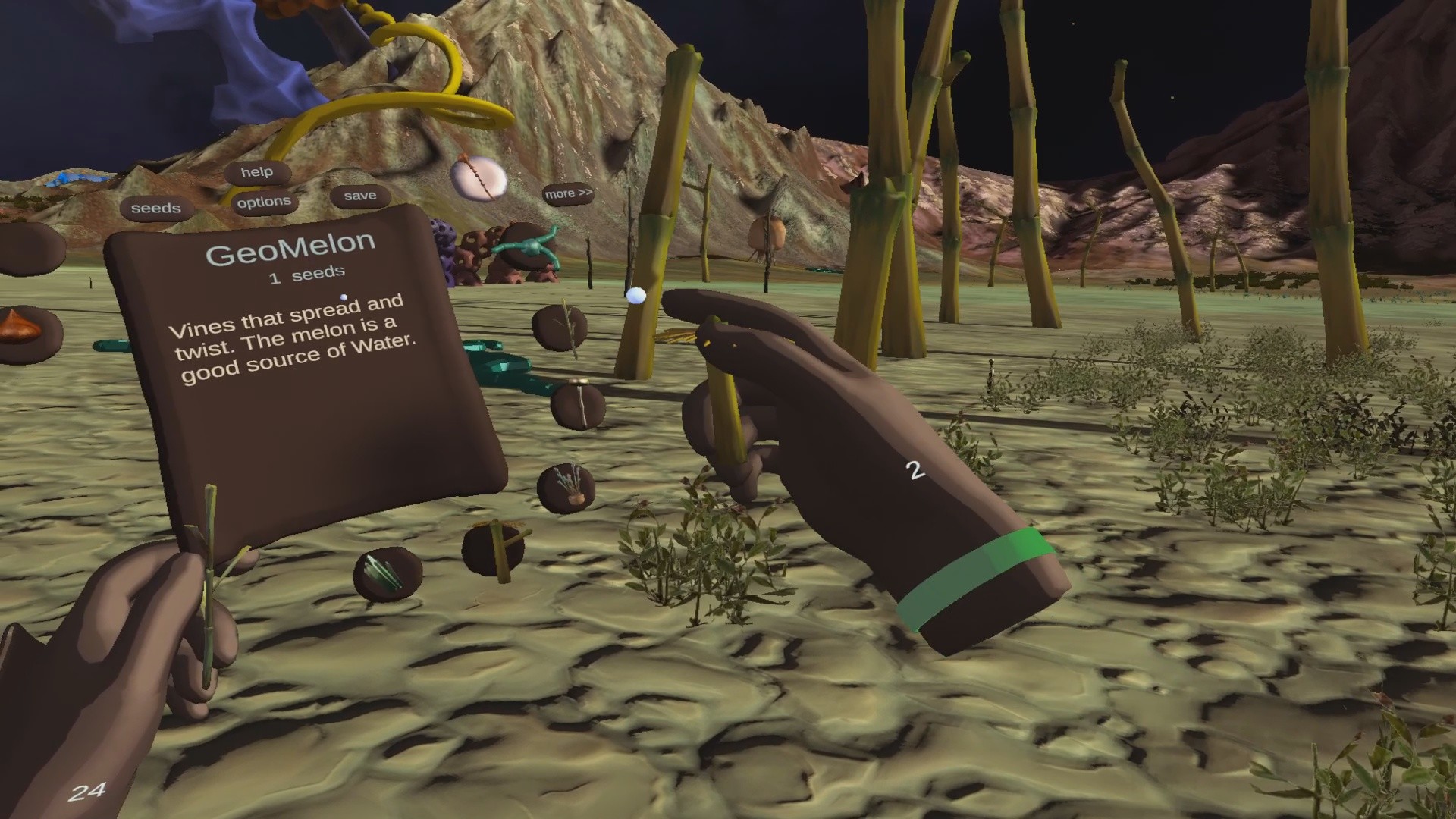Expand more options with the more >> control
Viewport: 1456px width, 819px height.
[567, 193]
